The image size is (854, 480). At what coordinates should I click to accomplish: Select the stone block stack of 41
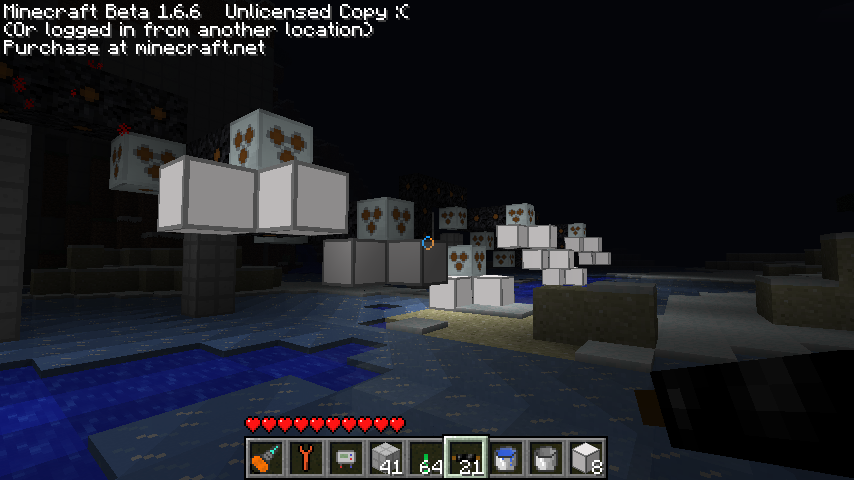[385, 457]
